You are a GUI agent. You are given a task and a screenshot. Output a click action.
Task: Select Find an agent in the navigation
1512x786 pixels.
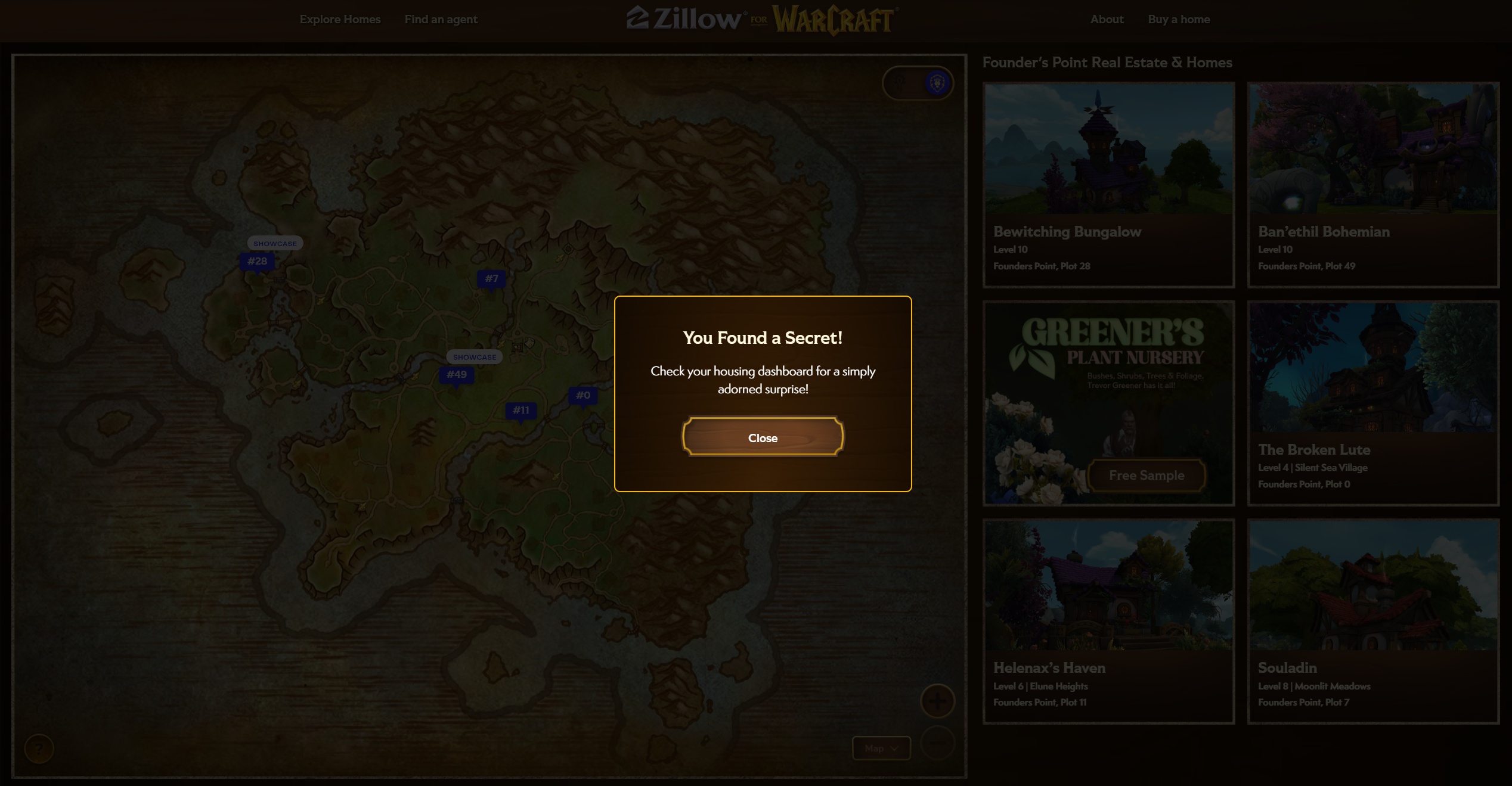441,19
